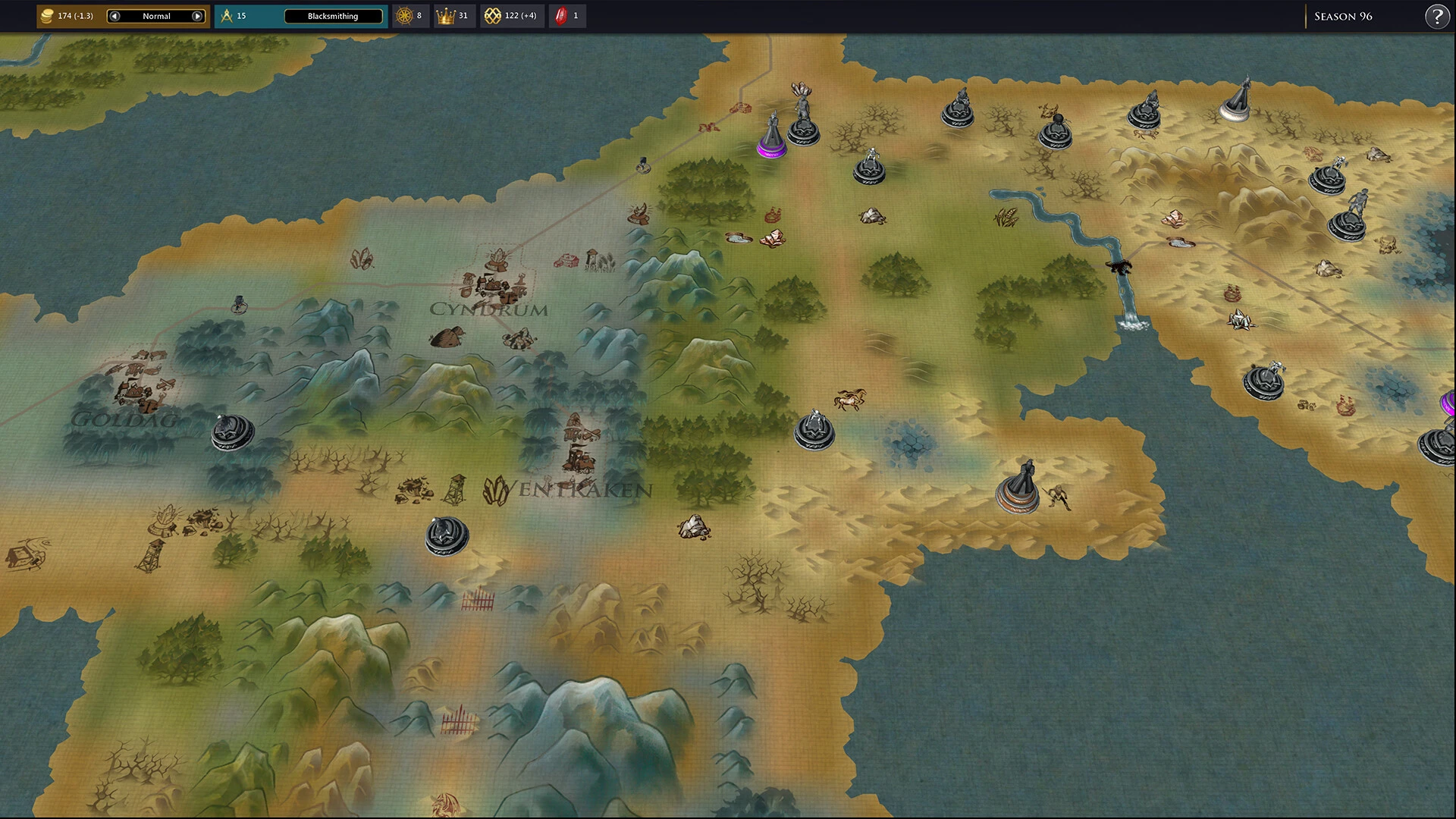This screenshot has height=819, width=1456.
Task: Lower the tax rate with the left arrow
Action: click(x=115, y=16)
